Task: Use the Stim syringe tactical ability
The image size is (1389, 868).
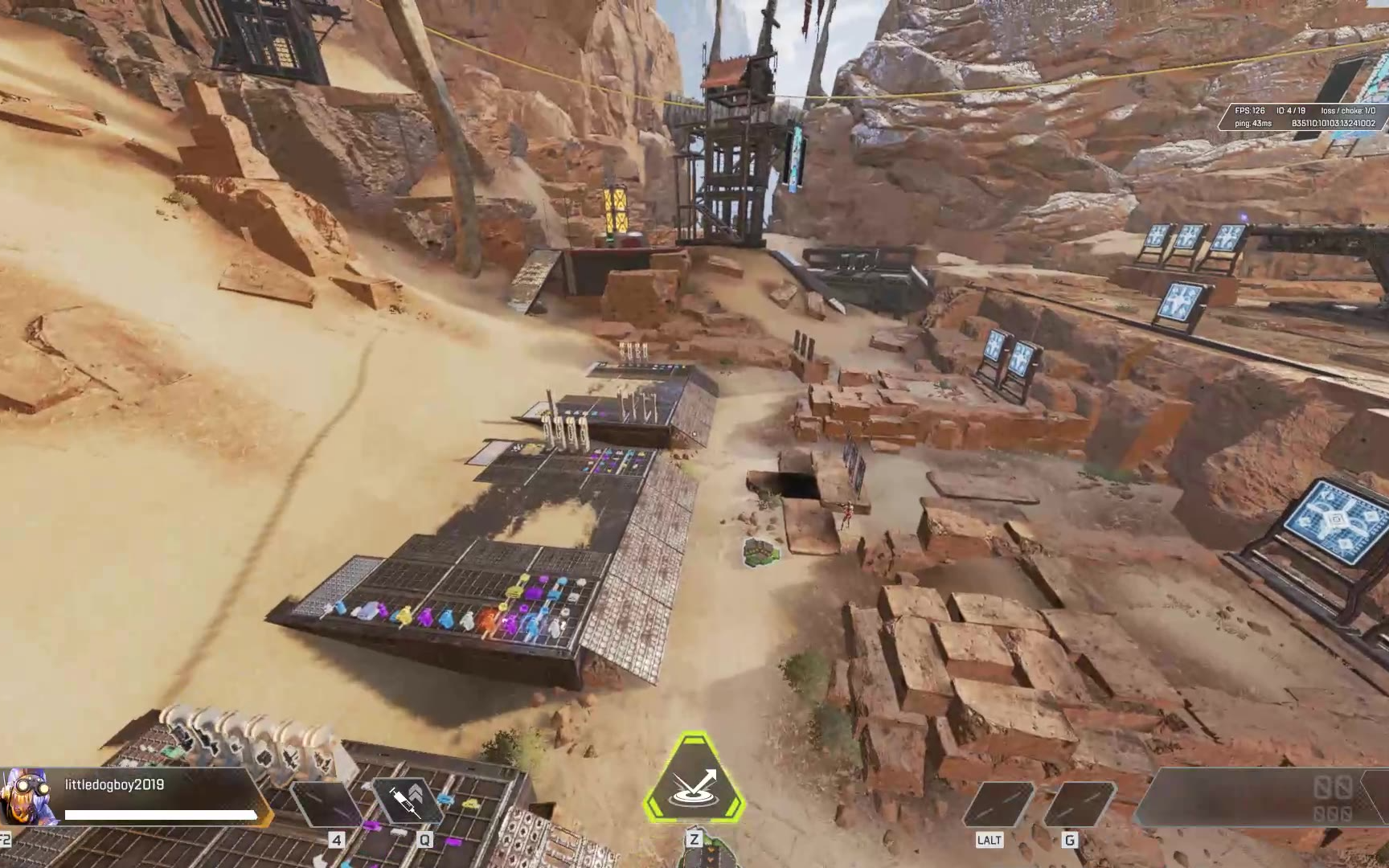Action: click(408, 801)
